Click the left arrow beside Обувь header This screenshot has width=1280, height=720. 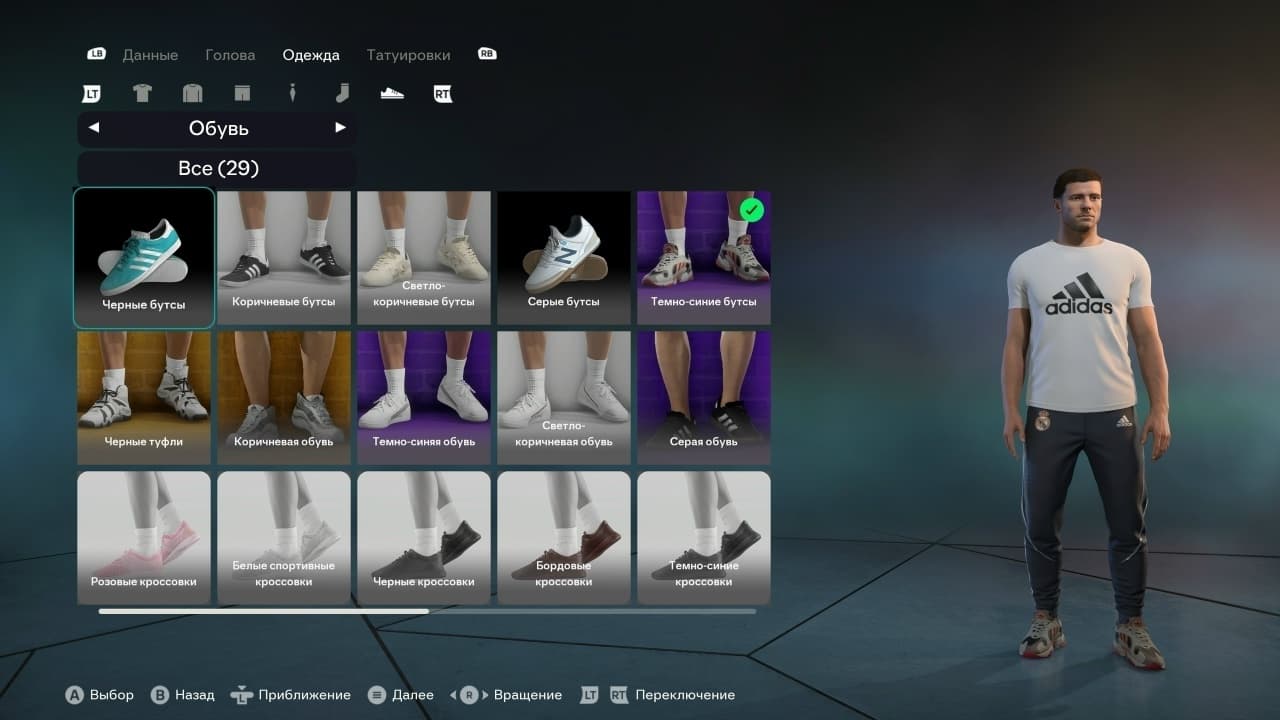93,128
